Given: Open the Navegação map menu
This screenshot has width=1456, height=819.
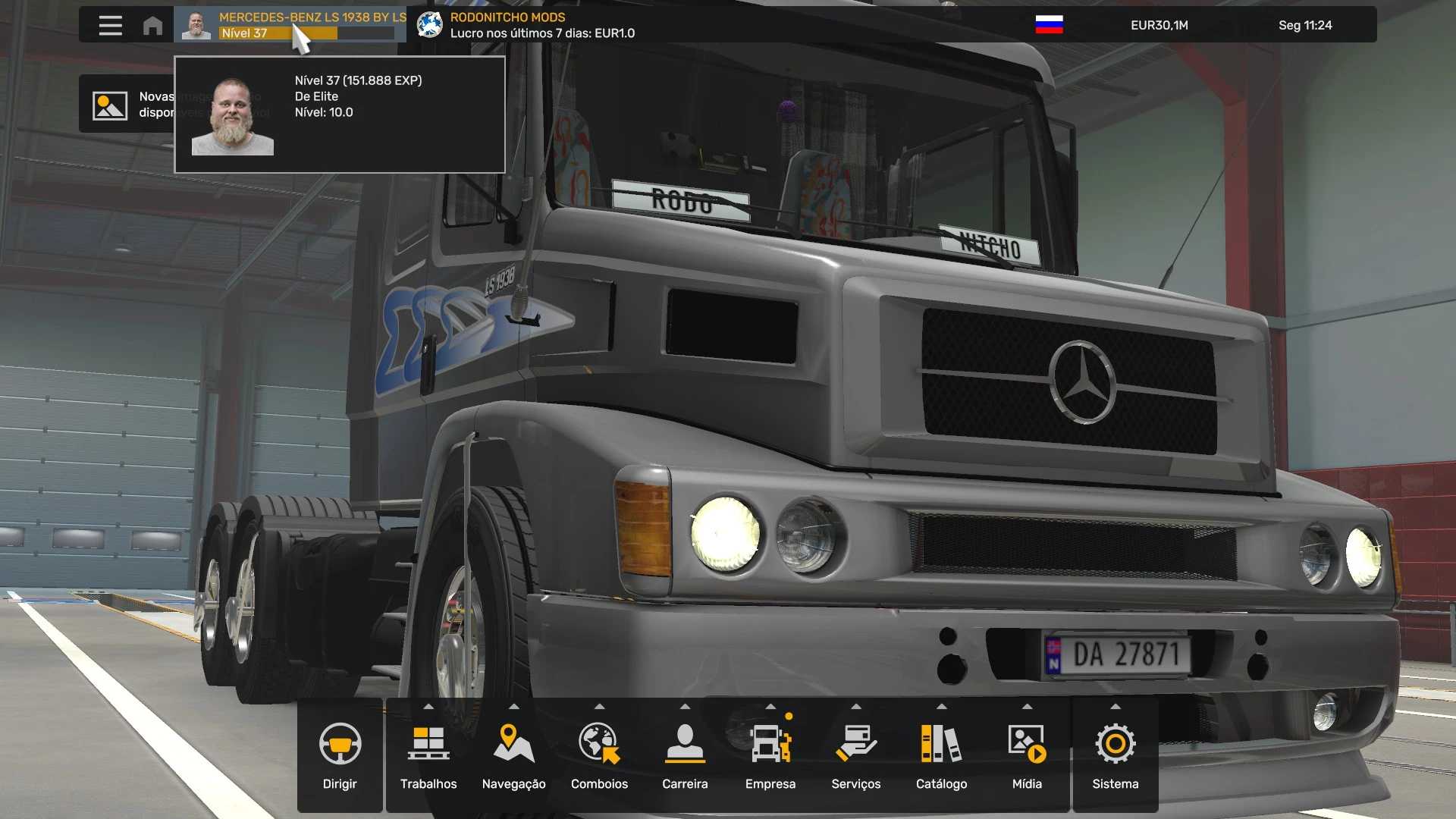Looking at the screenshot, I should pos(513,755).
